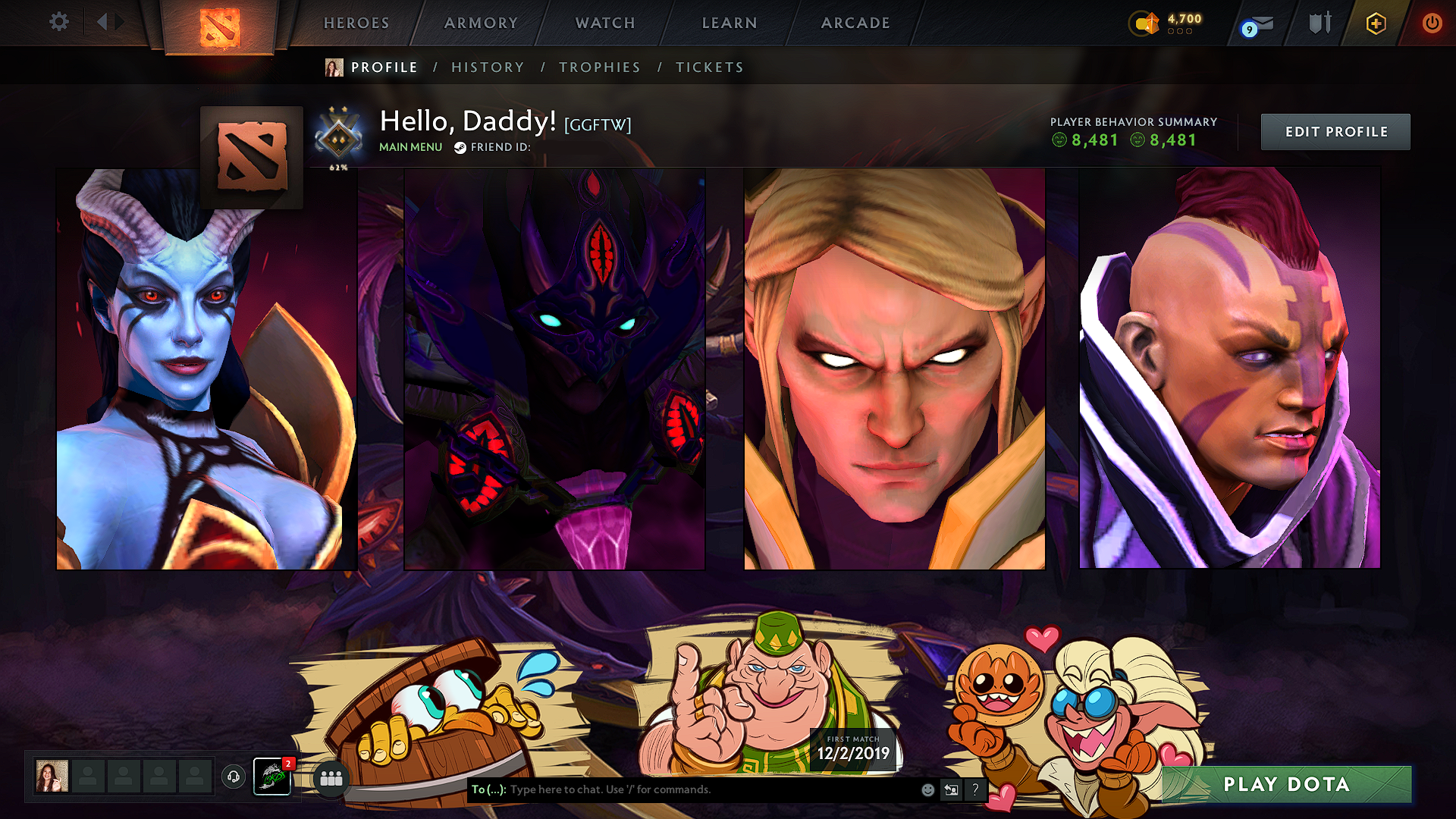Image resolution: width=1456 pixels, height=819 pixels.
Task: Click the chat help question mark icon
Action: coord(975,789)
